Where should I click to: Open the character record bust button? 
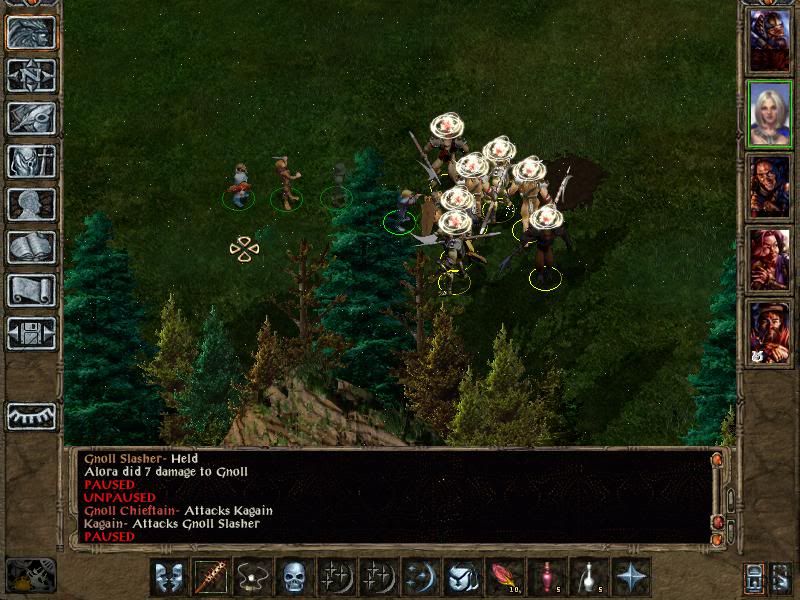pyautogui.click(x=31, y=204)
